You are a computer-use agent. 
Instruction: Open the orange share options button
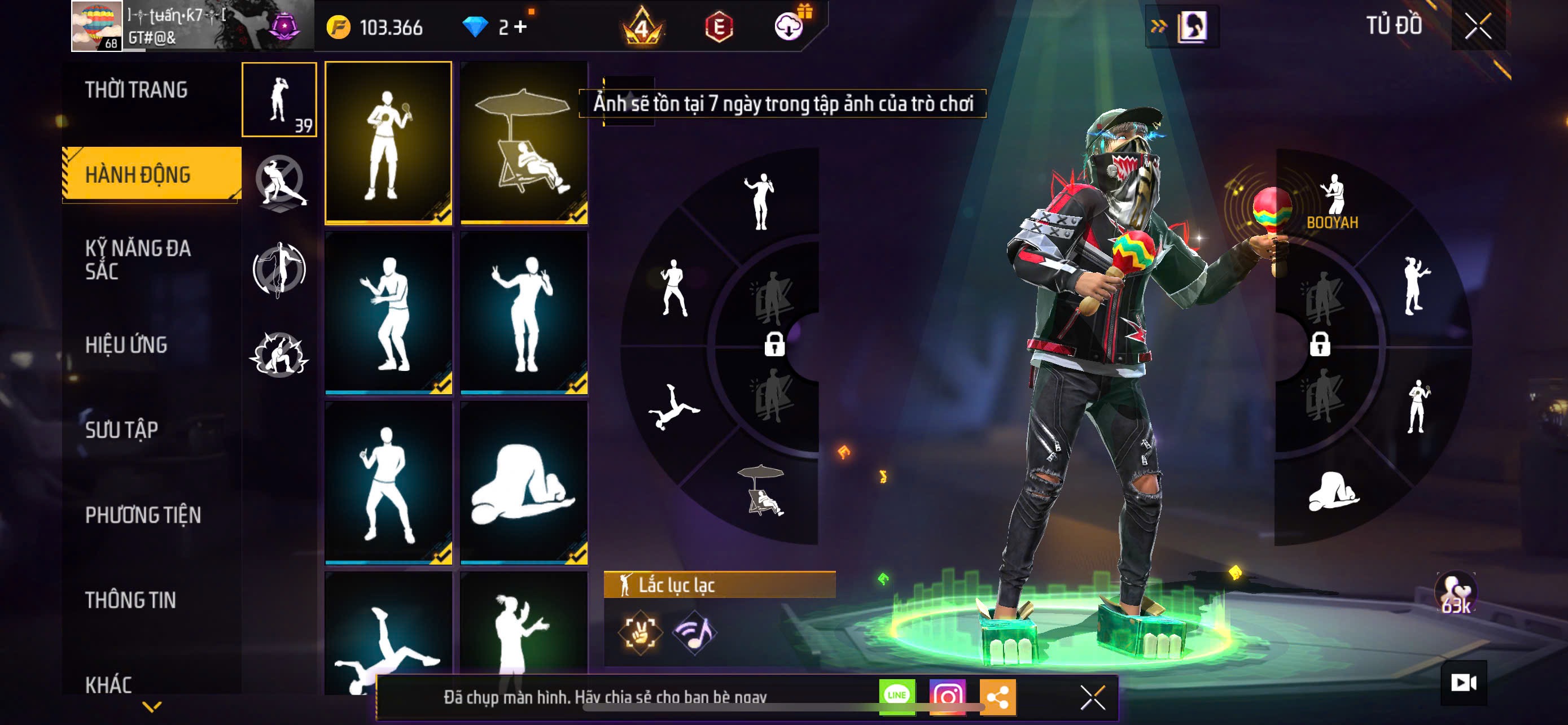[x=998, y=696]
